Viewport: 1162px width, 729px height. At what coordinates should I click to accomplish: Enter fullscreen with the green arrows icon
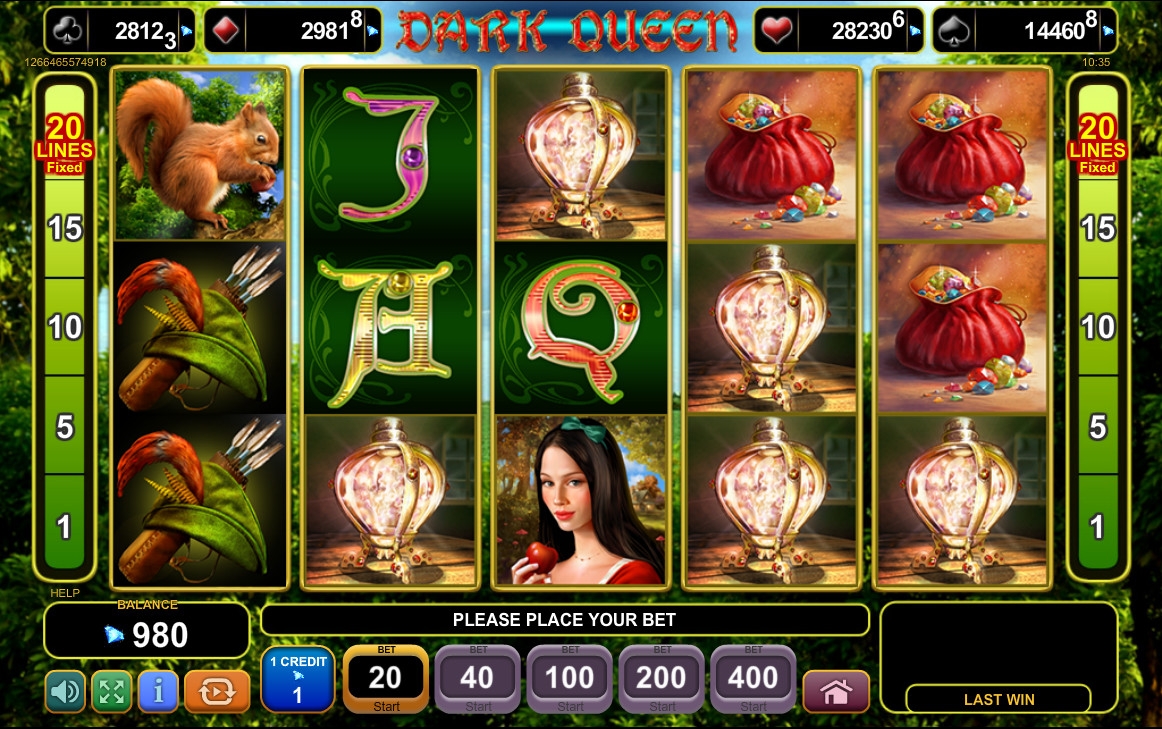click(x=111, y=691)
